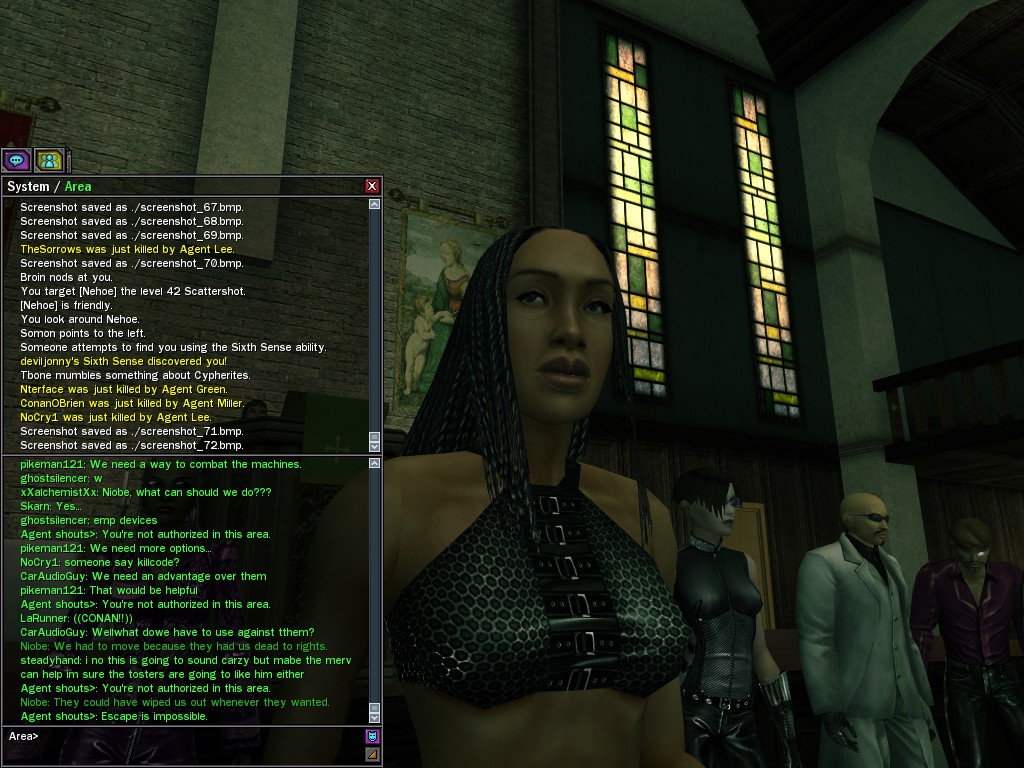1024x768 pixels.
Task: Click the area chat scroll-down arrow
Action: pos(375,717)
